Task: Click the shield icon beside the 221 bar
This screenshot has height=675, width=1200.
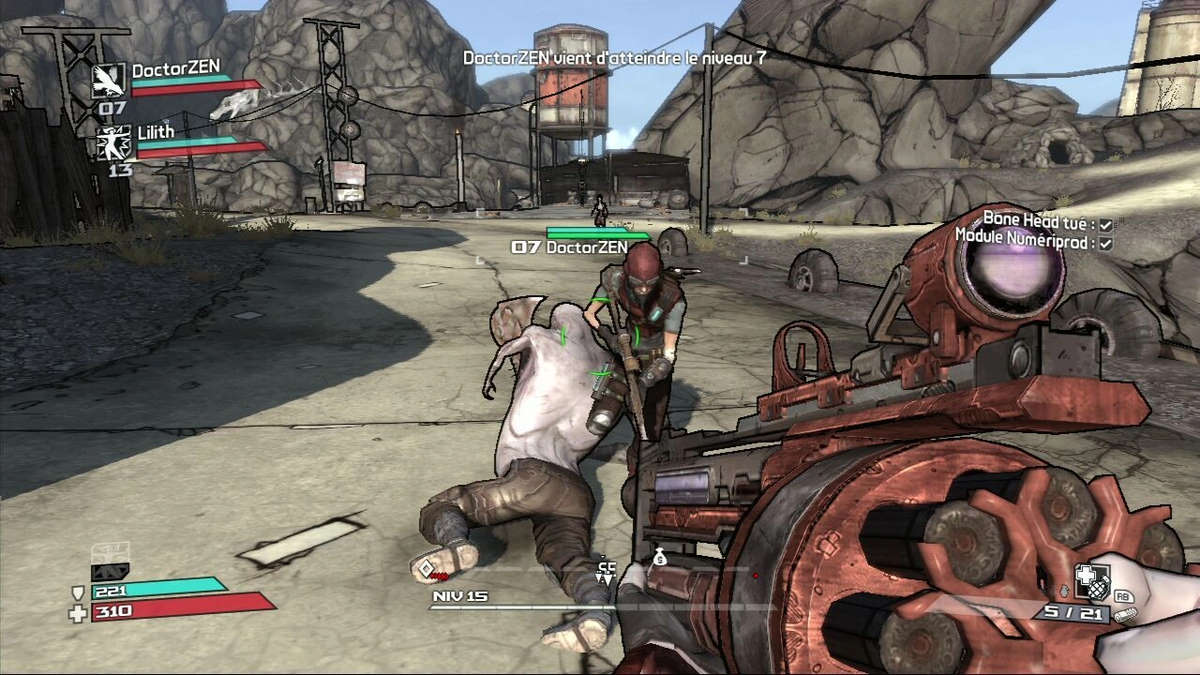Action: (x=78, y=593)
